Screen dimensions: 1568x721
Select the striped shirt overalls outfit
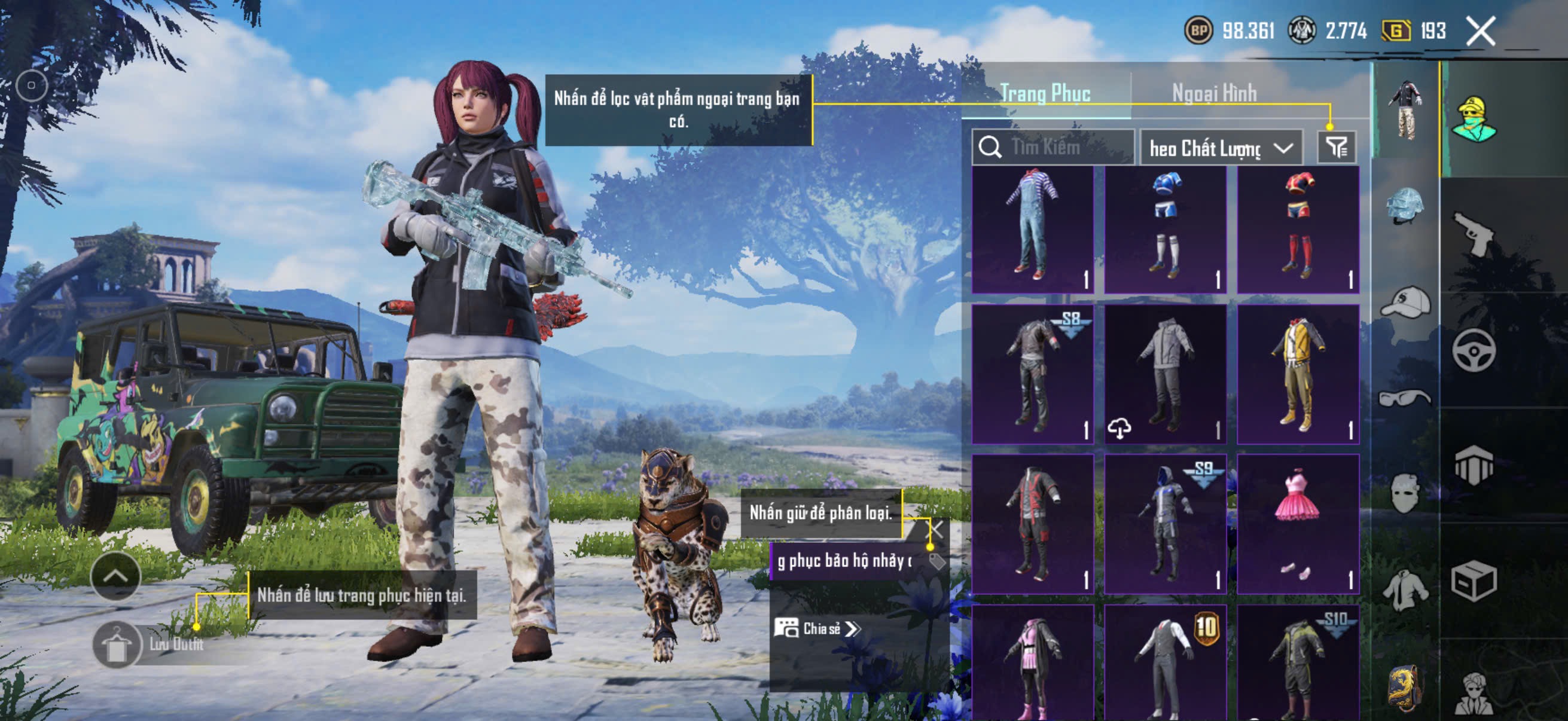1032,230
